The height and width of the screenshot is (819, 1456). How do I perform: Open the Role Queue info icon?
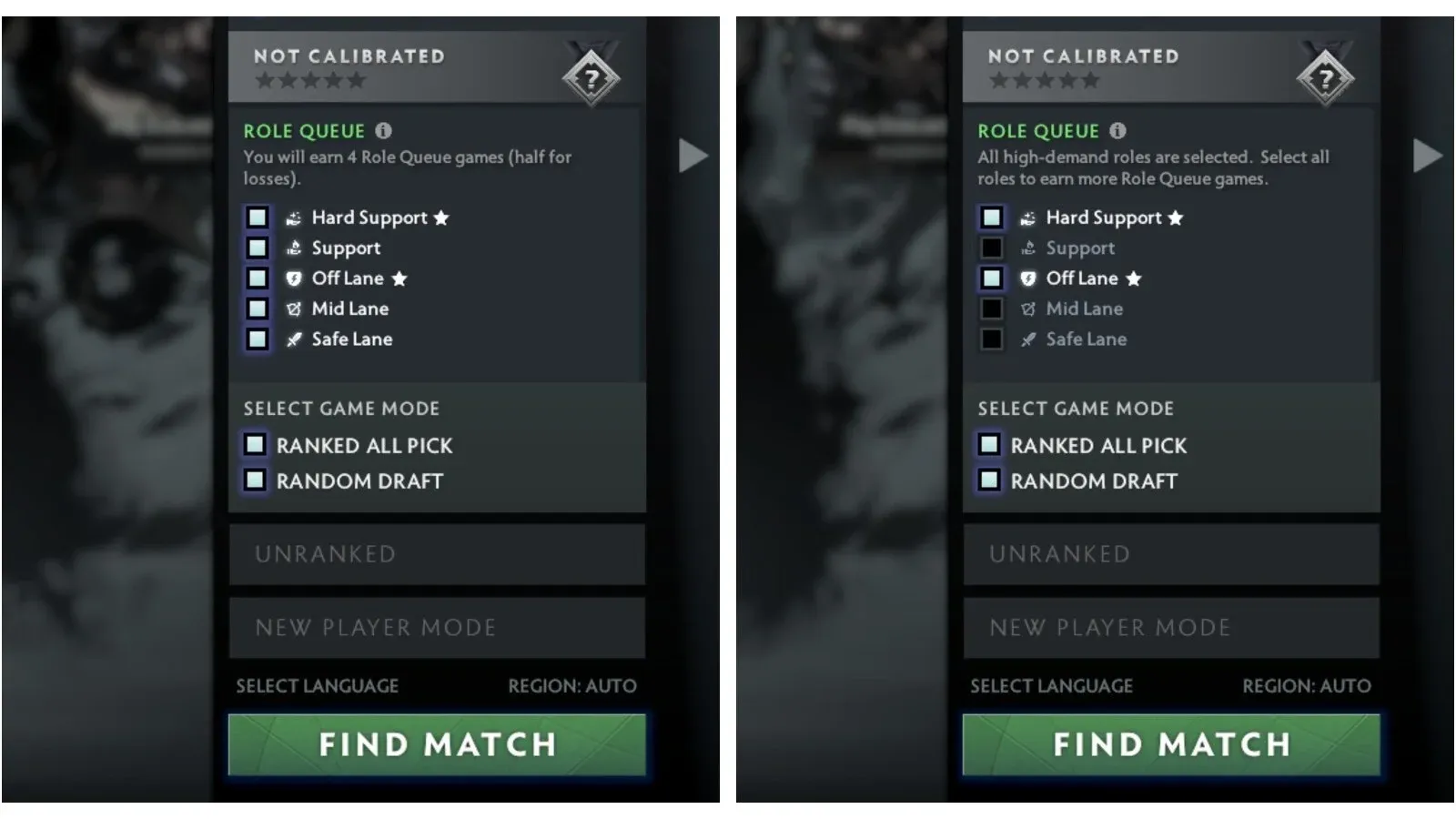384,130
